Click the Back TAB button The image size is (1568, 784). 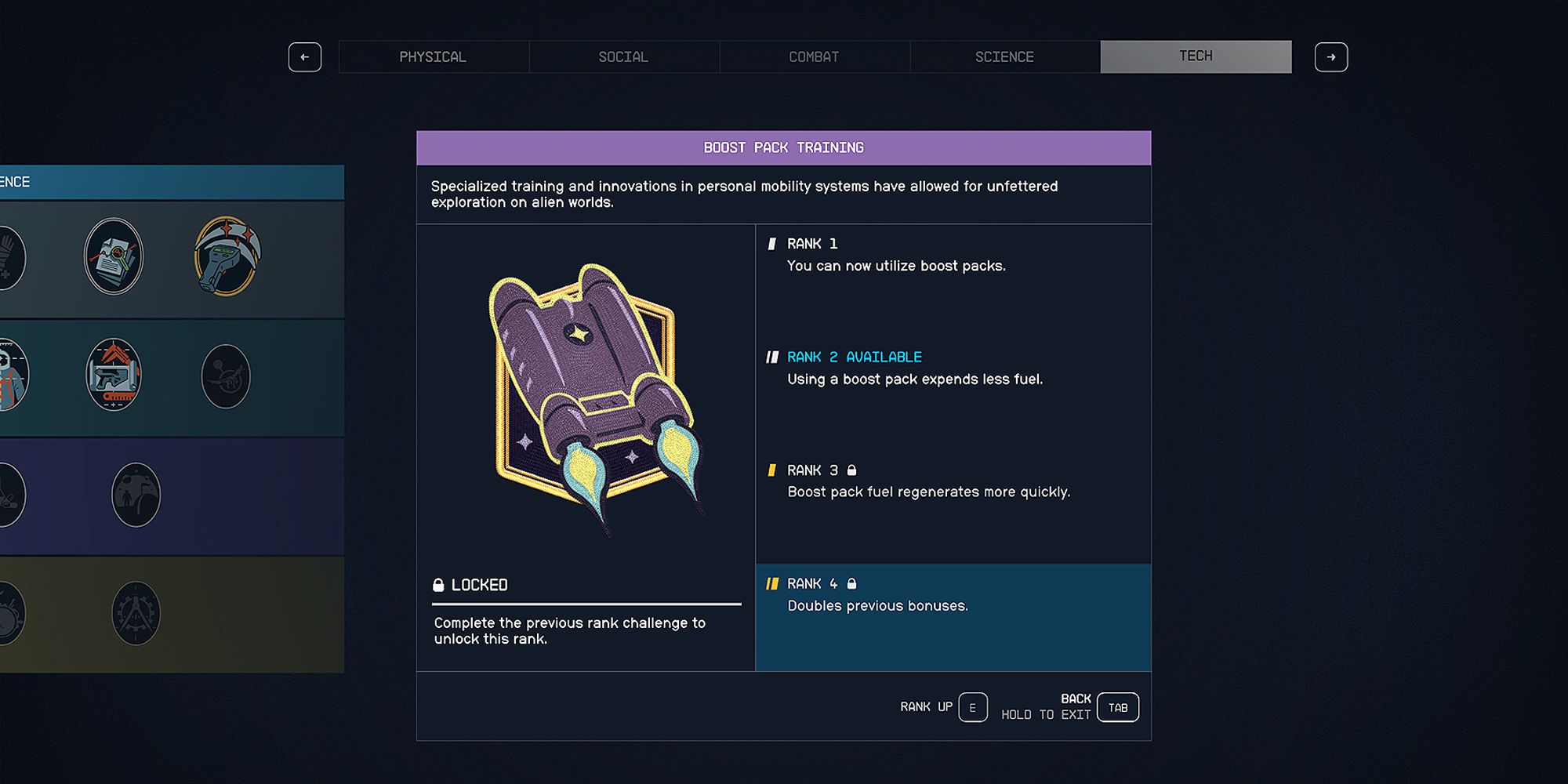(x=1117, y=706)
